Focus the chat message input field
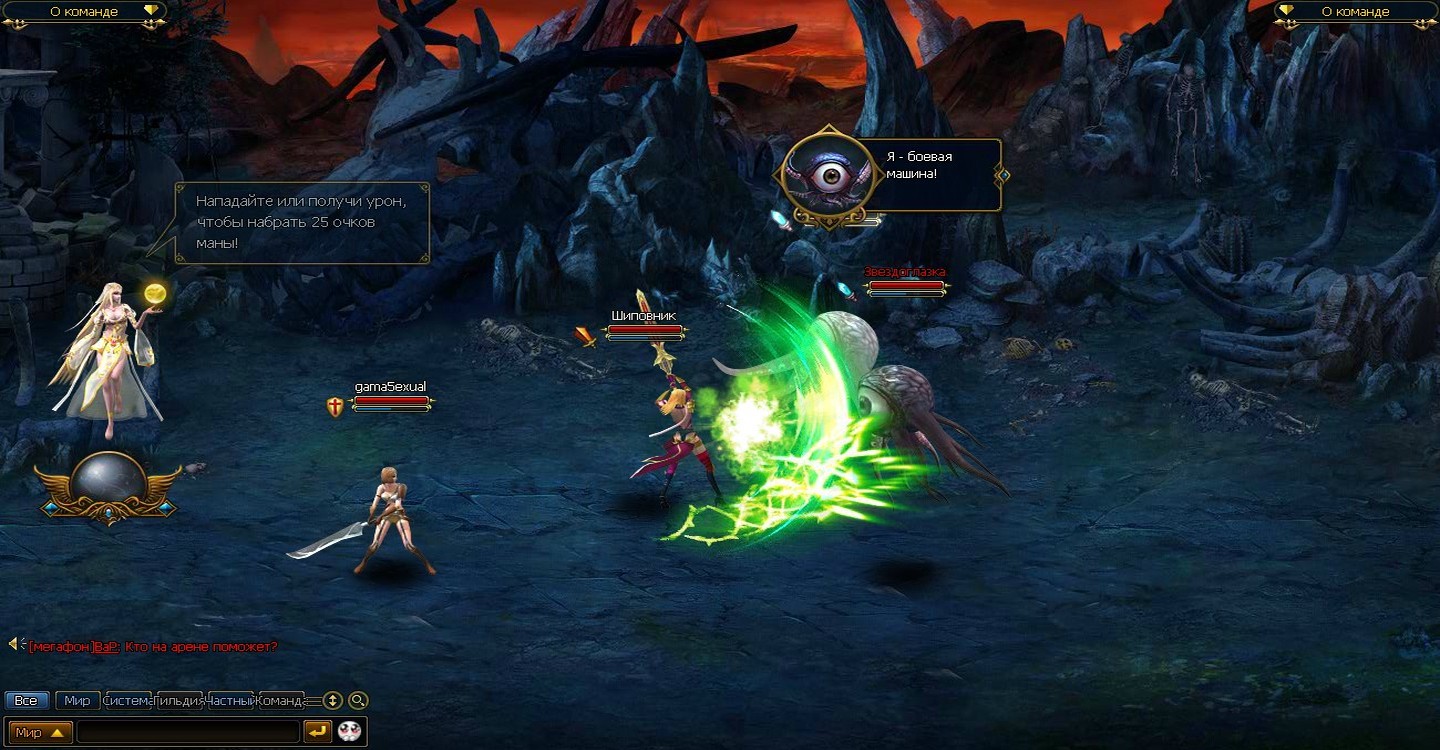1440x750 pixels. pos(188,732)
